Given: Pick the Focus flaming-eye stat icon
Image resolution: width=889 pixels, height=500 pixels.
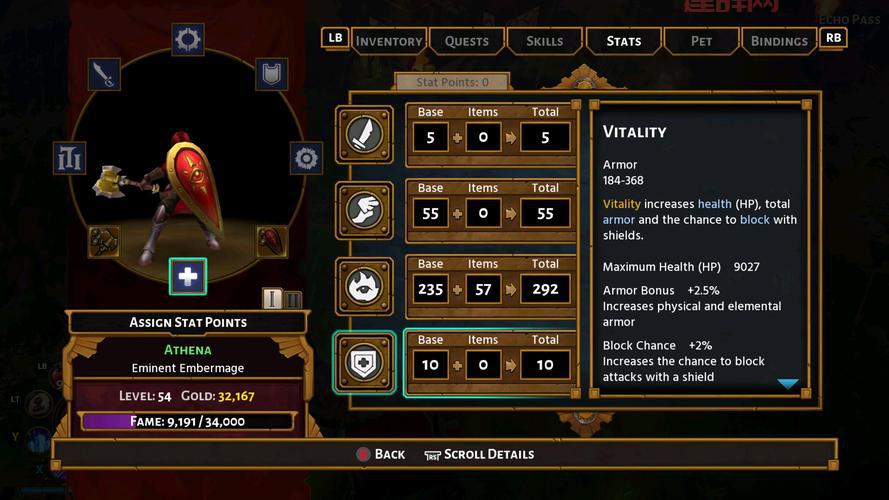Looking at the screenshot, I should [x=364, y=285].
